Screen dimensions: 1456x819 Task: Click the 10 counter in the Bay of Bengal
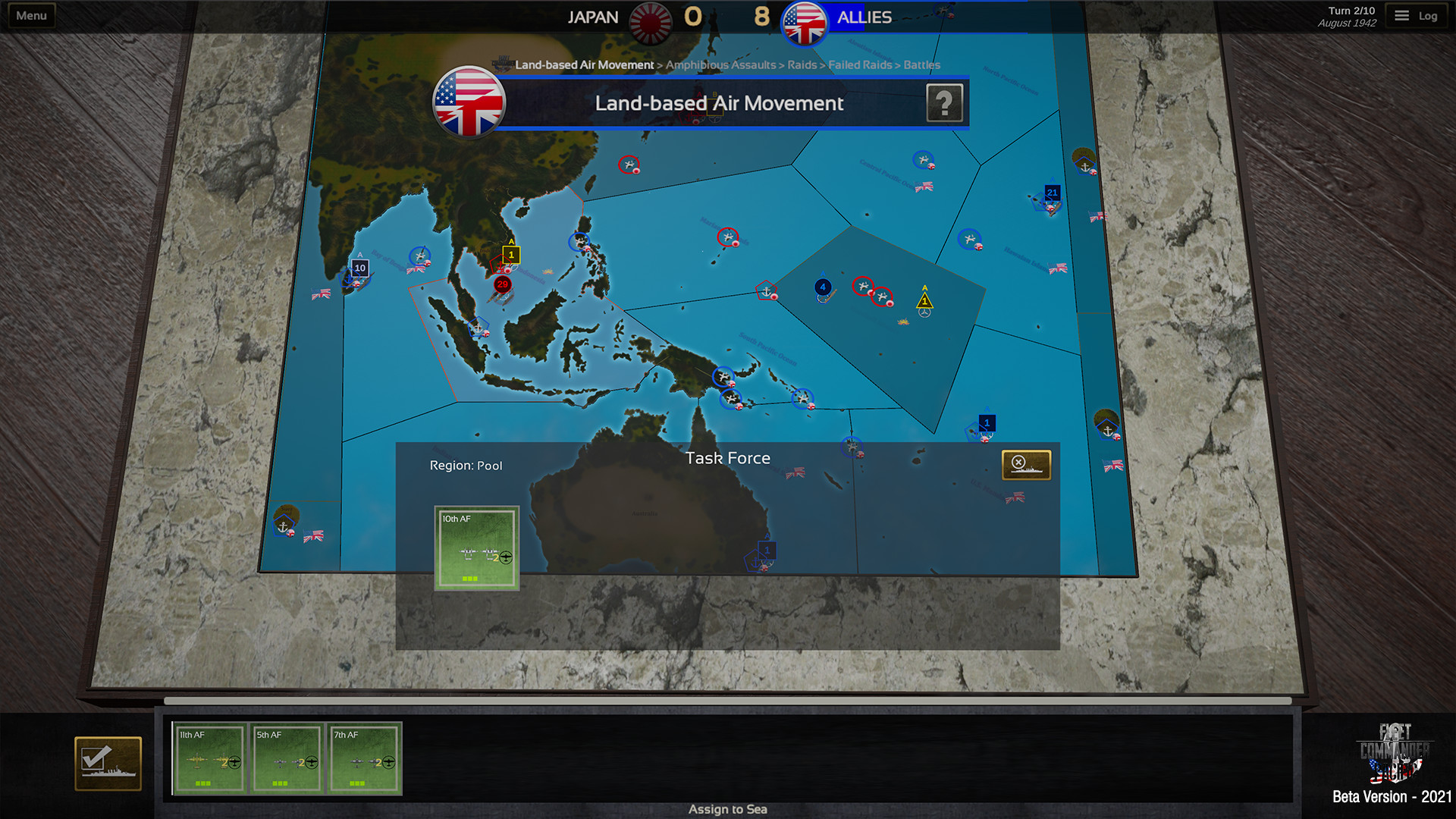pyautogui.click(x=359, y=267)
